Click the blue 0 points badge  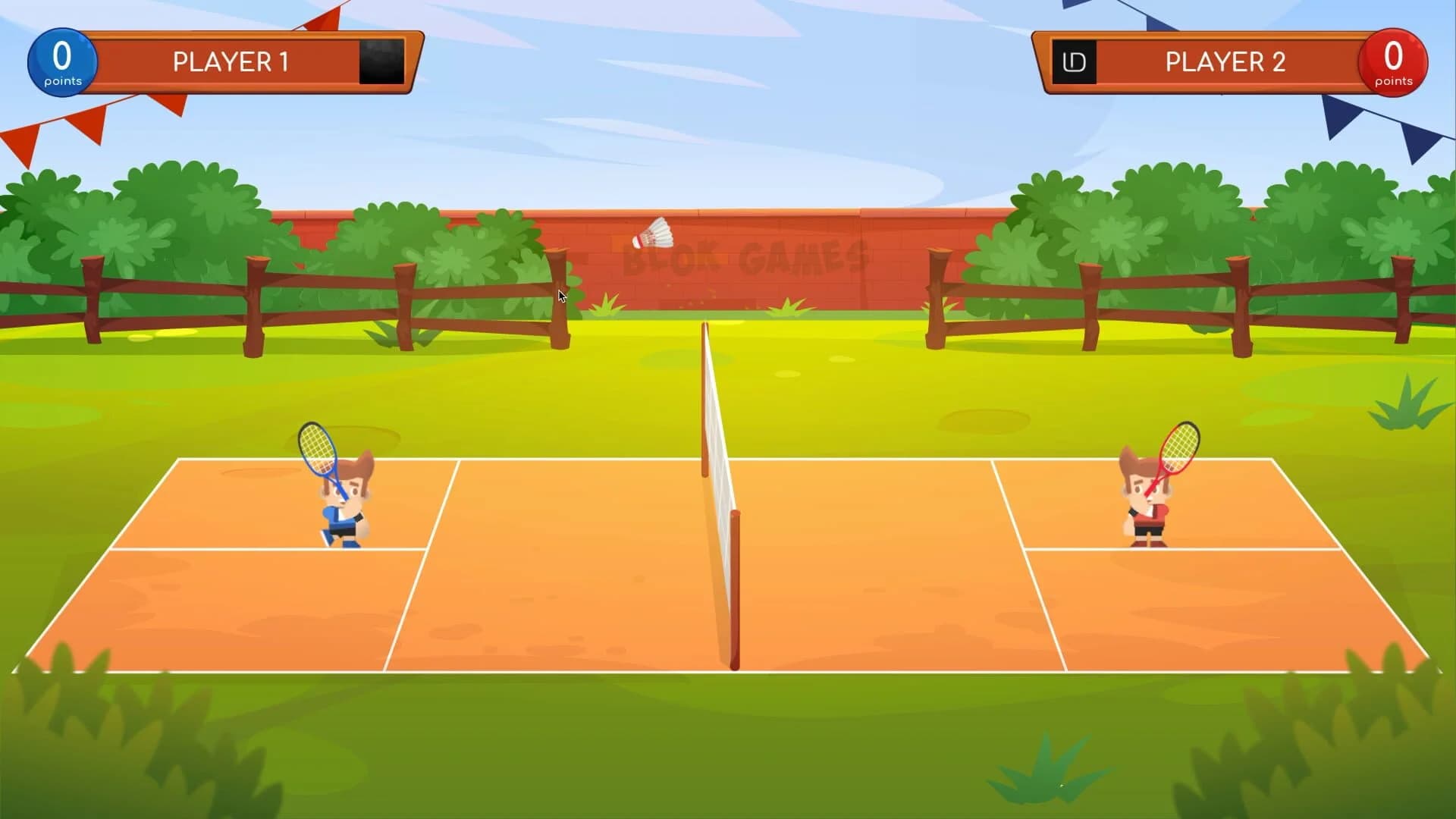(62, 62)
